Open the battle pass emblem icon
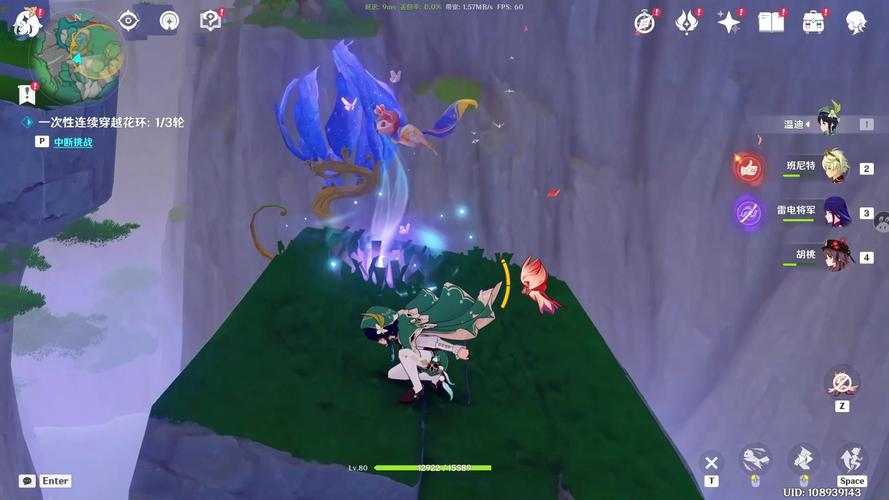889x500 pixels. point(686,21)
